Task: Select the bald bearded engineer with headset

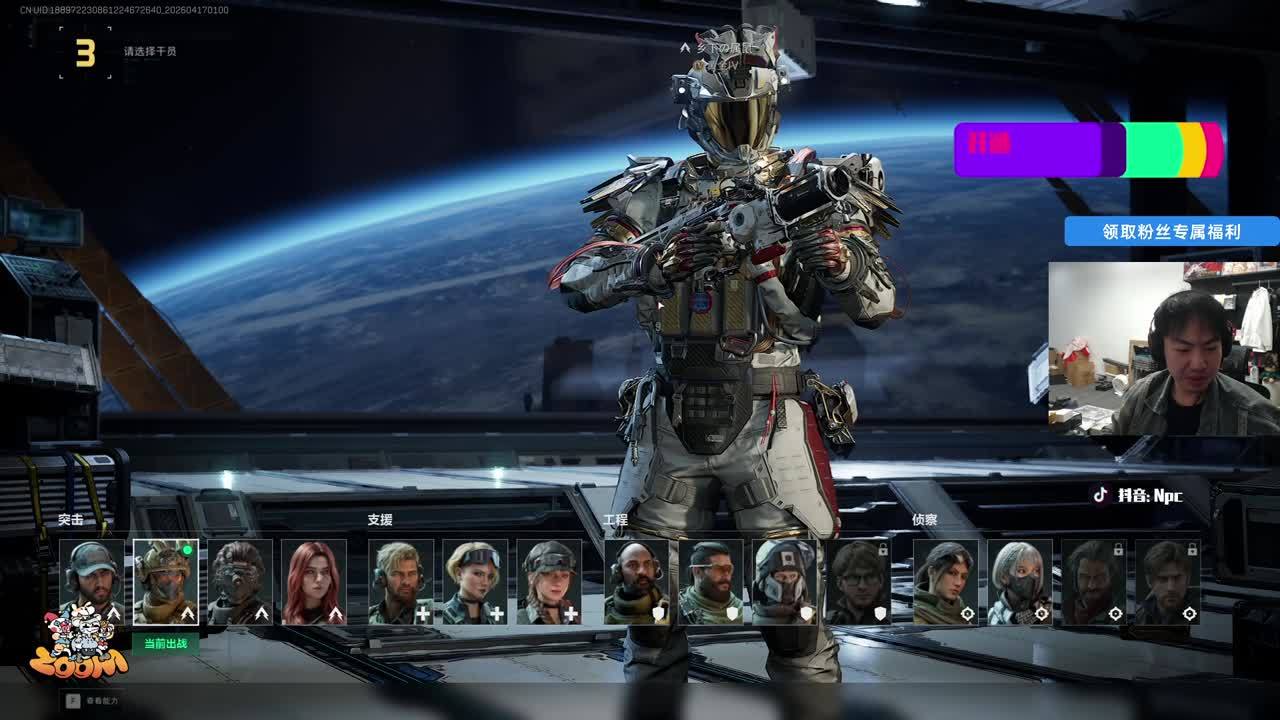Action: pyautogui.click(x=637, y=582)
